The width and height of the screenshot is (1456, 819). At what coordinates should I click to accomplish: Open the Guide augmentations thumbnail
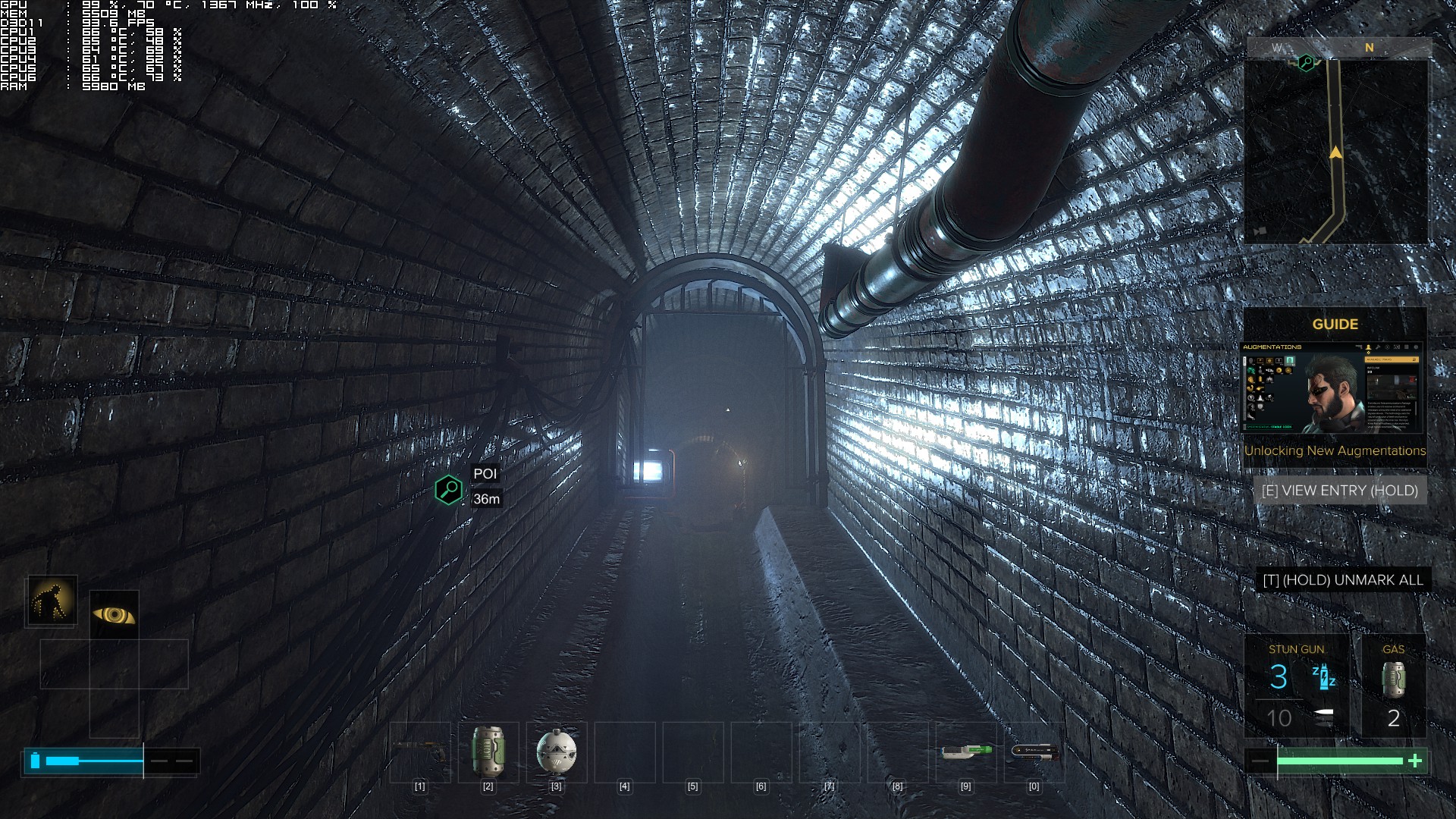pos(1332,388)
